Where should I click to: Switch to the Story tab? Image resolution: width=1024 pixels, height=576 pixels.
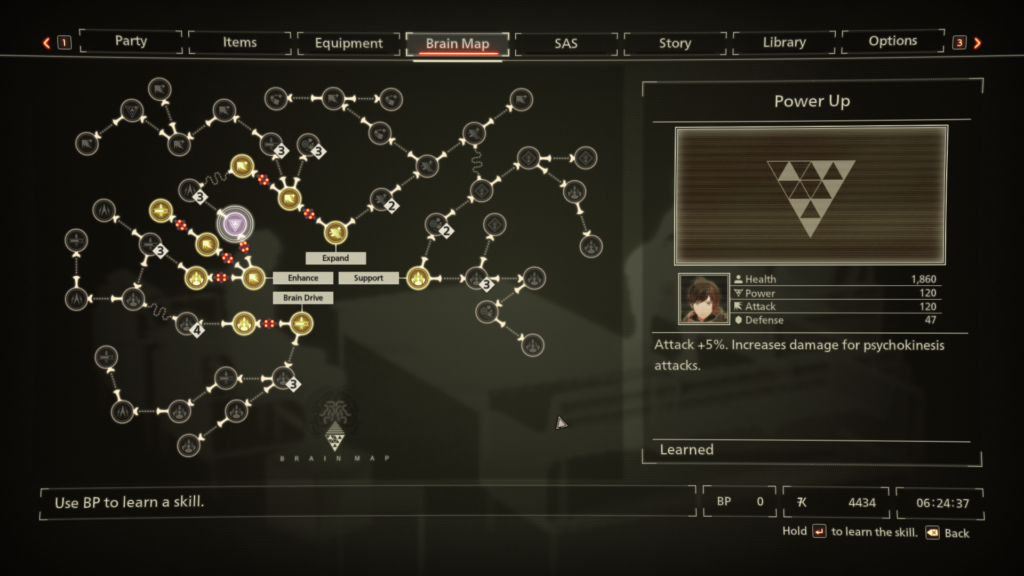675,43
